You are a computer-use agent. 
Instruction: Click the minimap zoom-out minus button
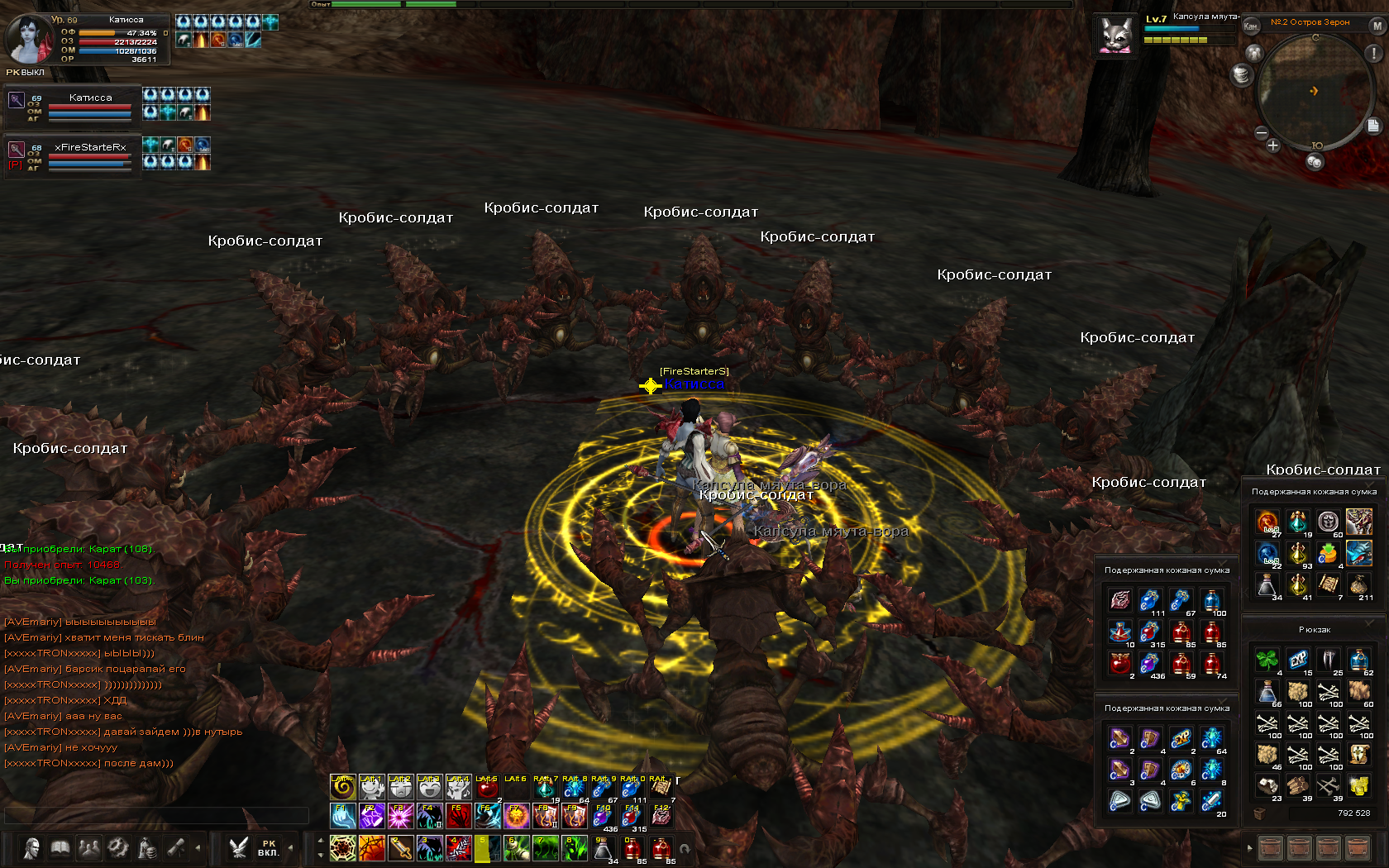pyautogui.click(x=1262, y=132)
